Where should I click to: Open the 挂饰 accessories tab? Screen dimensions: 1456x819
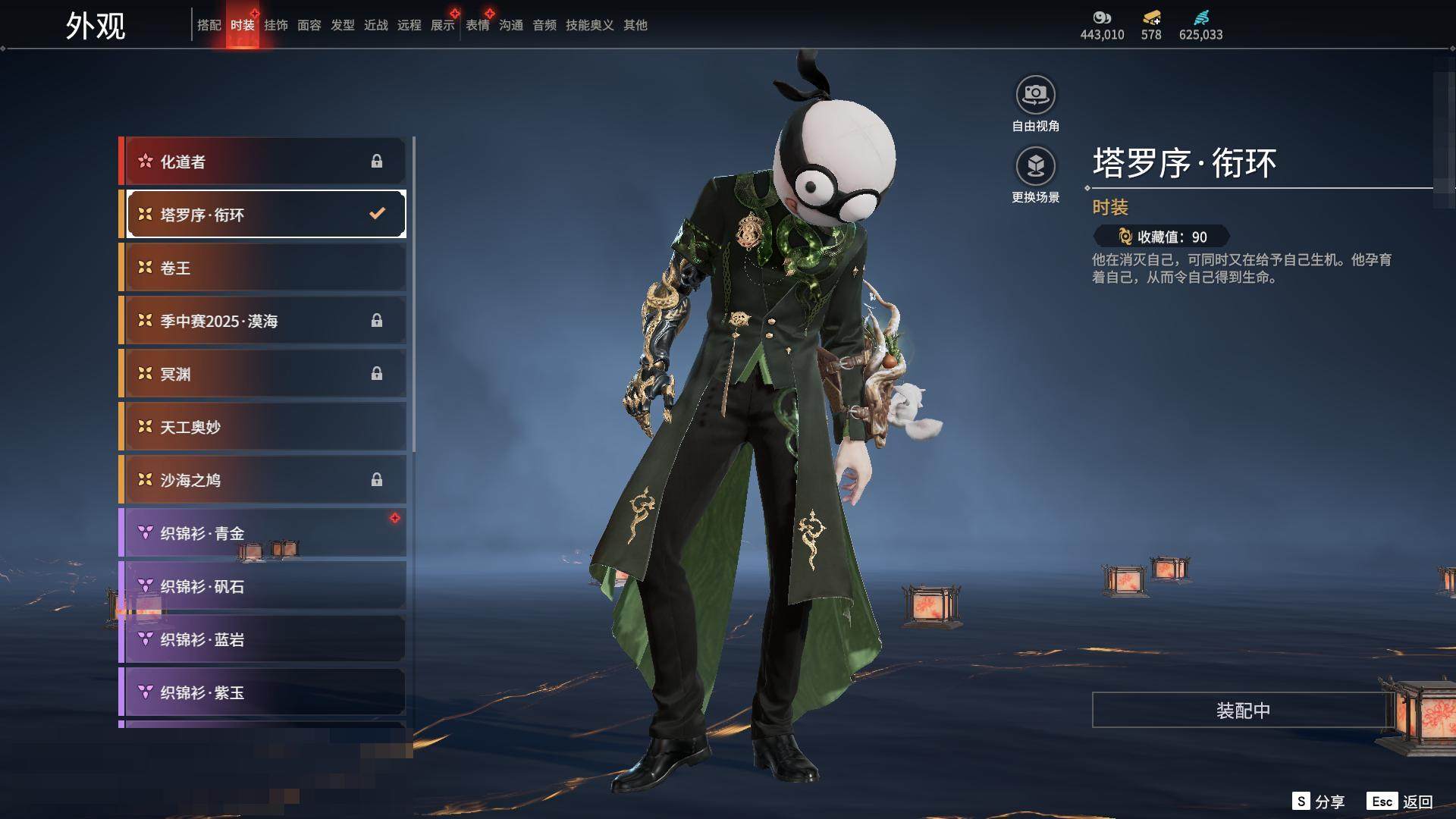(275, 25)
